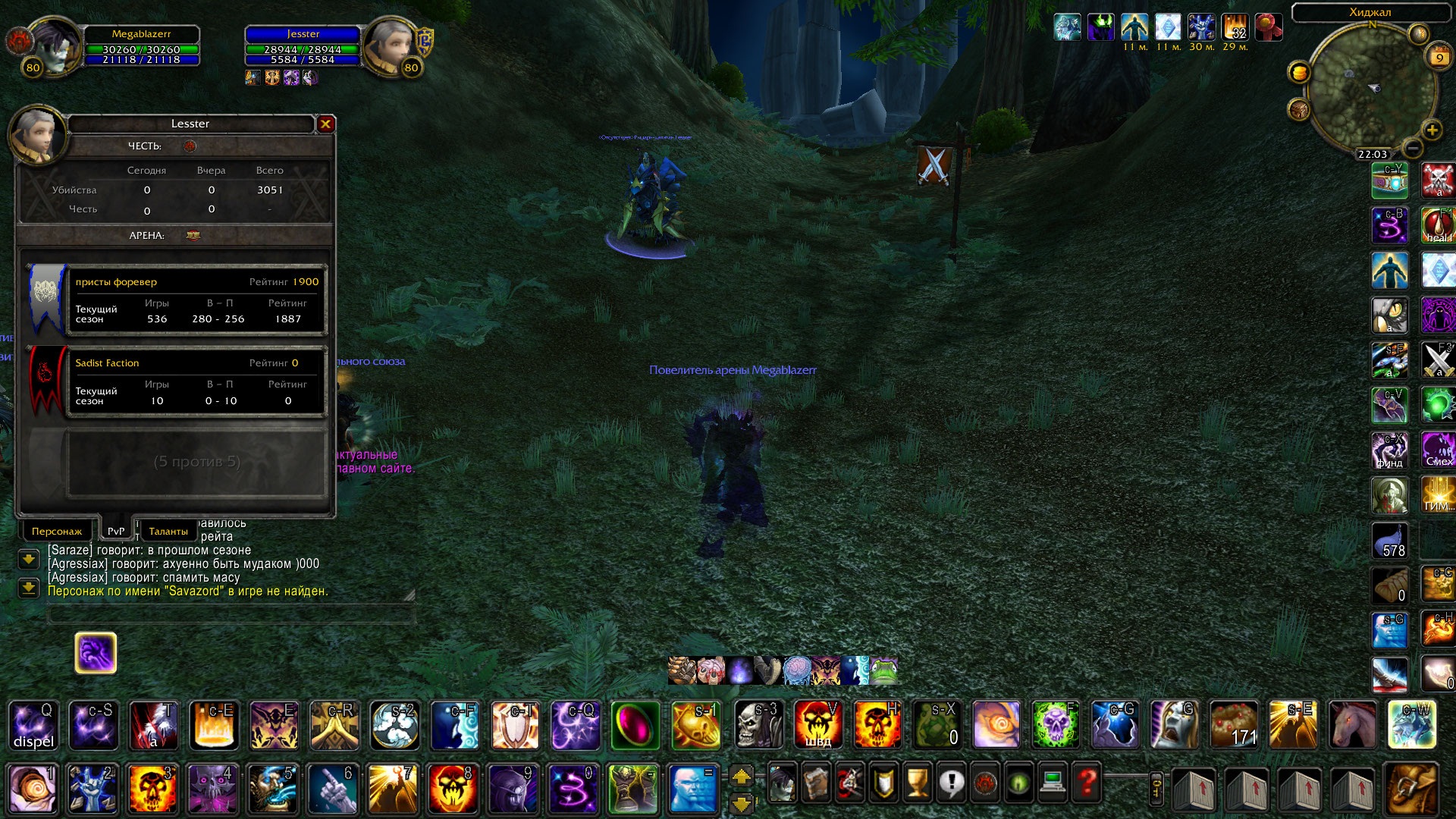This screenshot has width=1456, height=819.
Task: Click the Jesster target portrait
Action: pyautogui.click(x=391, y=45)
